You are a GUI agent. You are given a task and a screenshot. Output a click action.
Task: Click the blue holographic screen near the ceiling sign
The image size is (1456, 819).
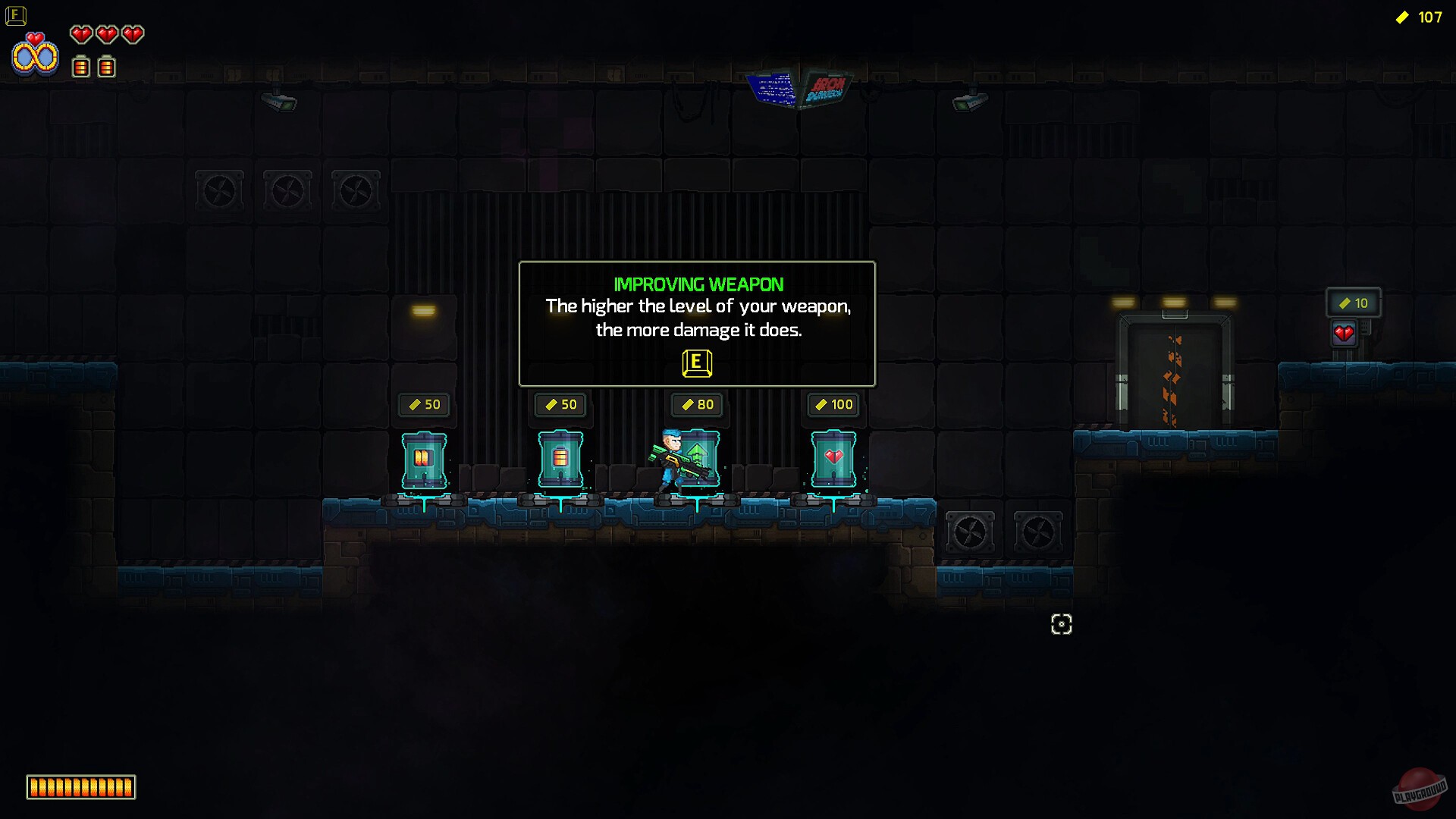click(x=774, y=87)
